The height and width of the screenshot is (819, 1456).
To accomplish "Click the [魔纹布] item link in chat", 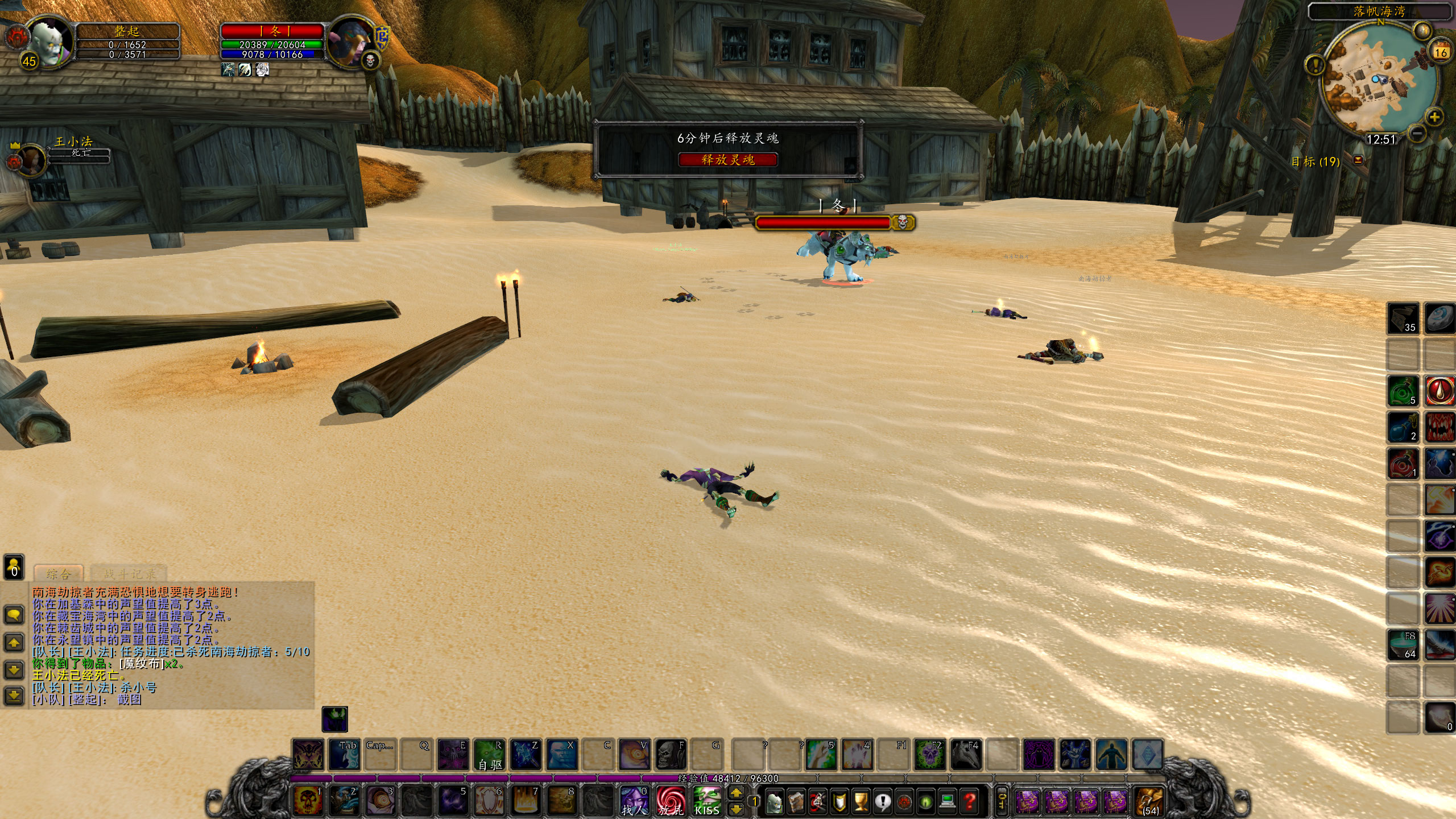I will (140, 665).
